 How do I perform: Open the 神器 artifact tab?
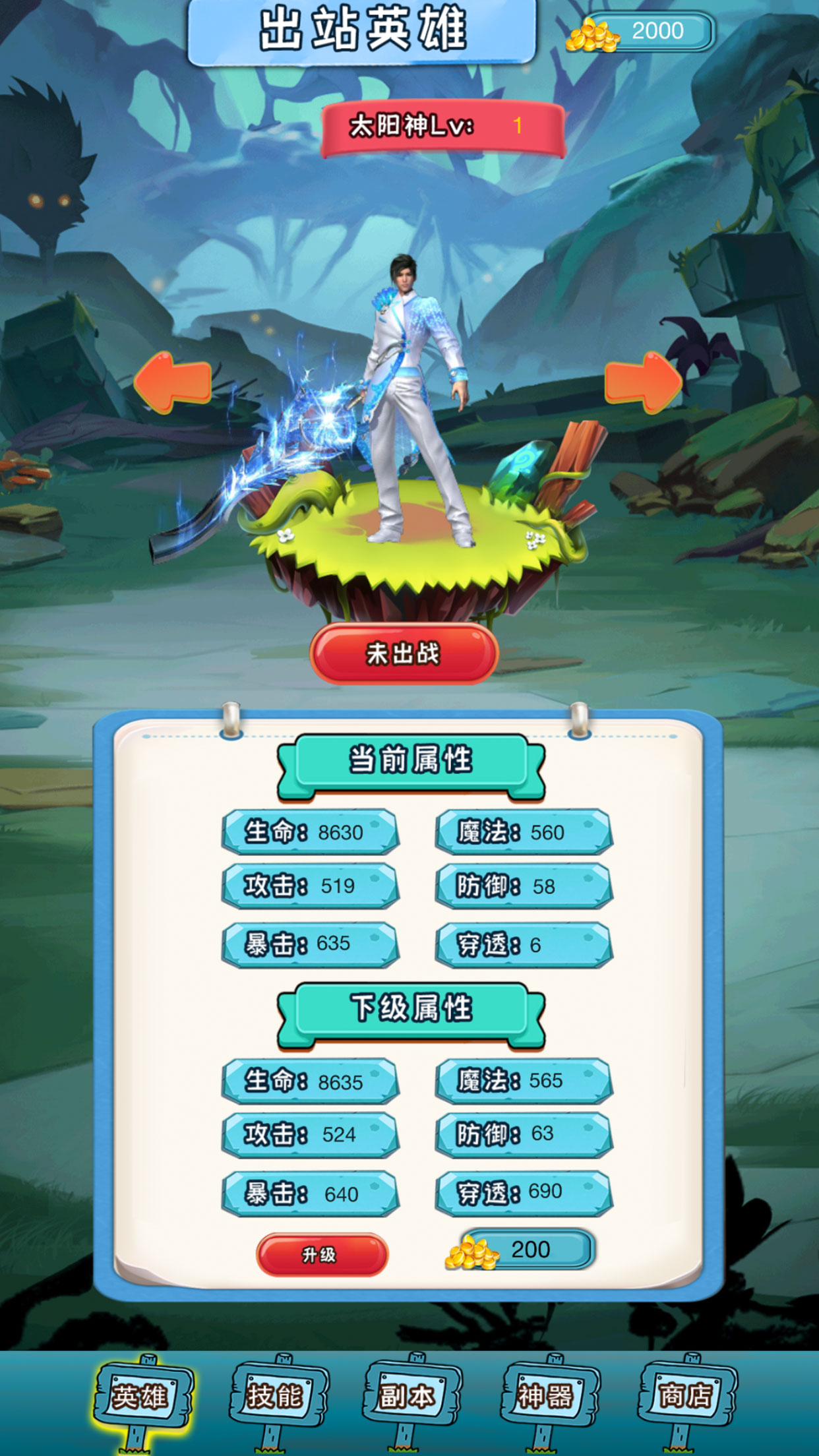549,1395
